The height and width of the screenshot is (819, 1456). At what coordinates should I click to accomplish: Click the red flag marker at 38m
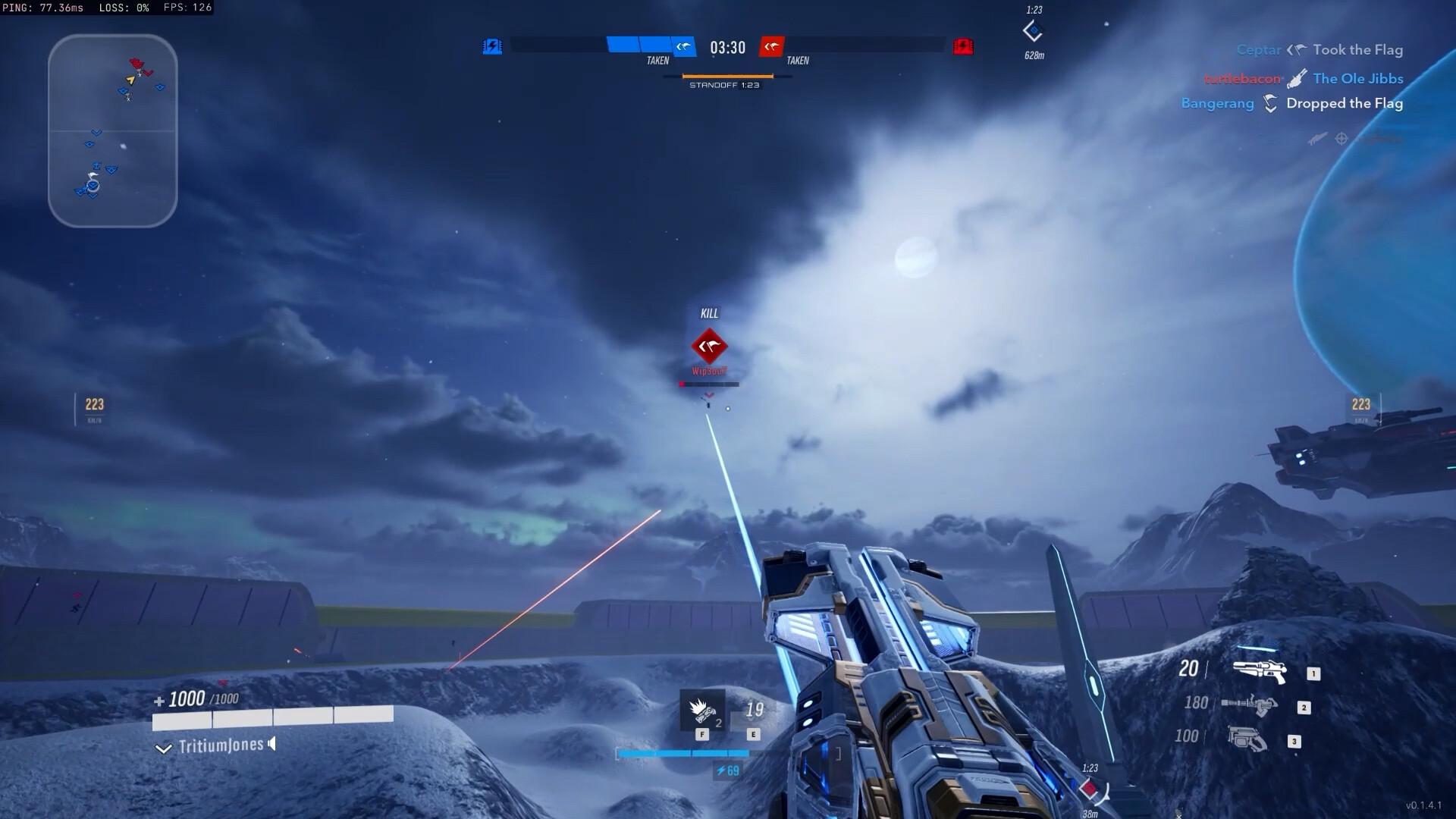tap(1090, 789)
